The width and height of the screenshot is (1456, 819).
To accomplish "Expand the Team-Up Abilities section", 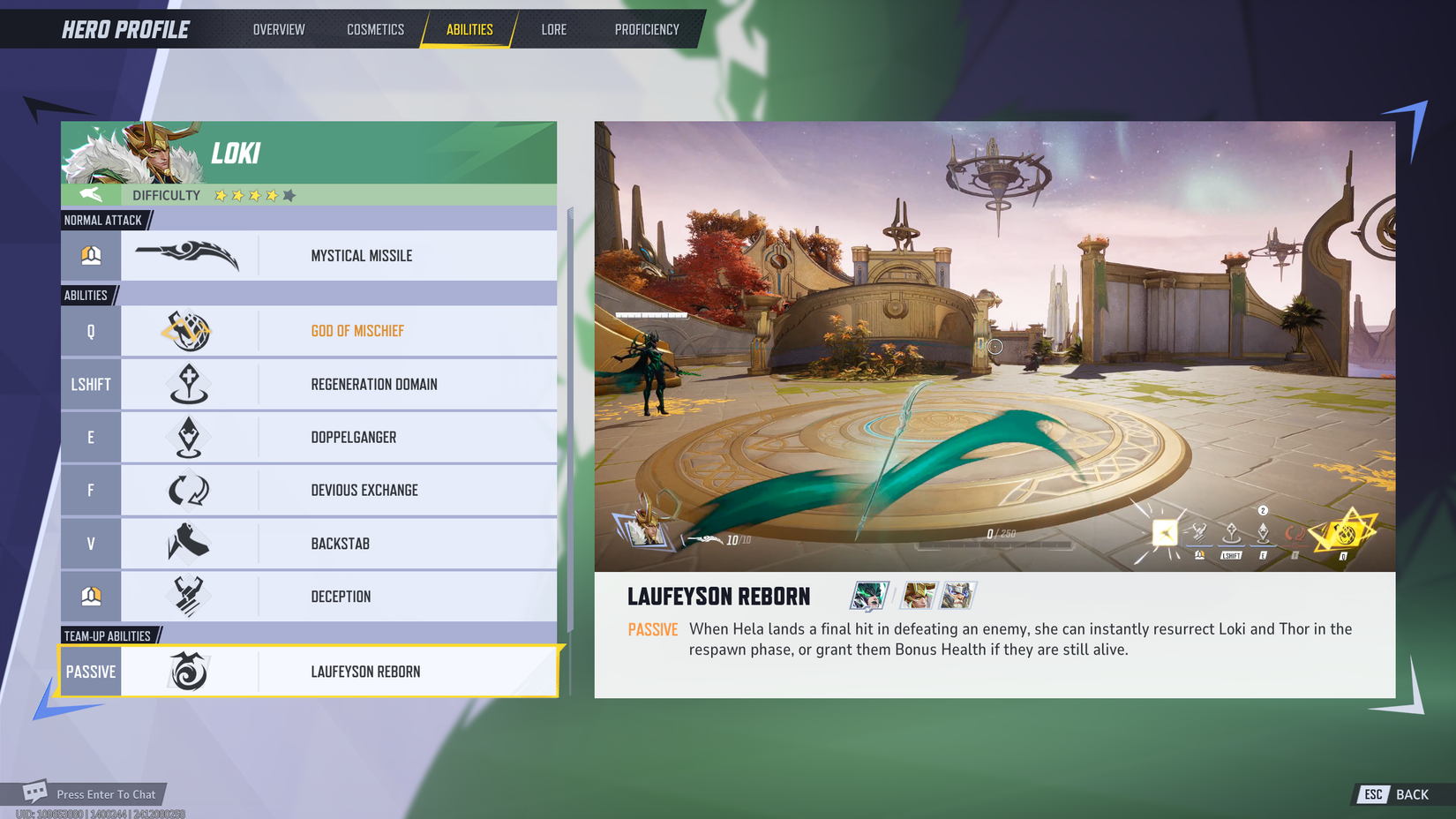I will pyautogui.click(x=109, y=635).
